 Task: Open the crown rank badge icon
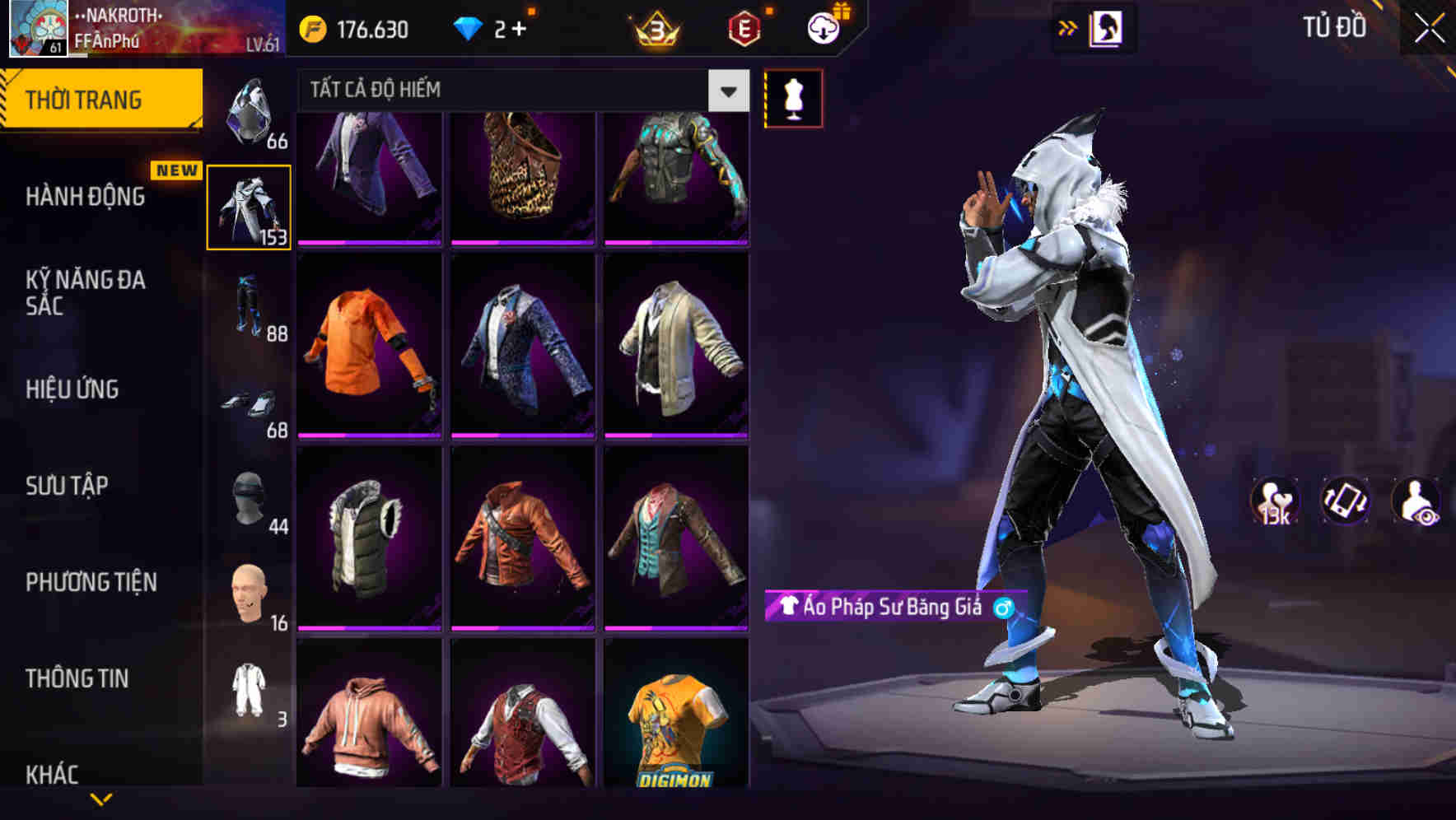(655, 27)
